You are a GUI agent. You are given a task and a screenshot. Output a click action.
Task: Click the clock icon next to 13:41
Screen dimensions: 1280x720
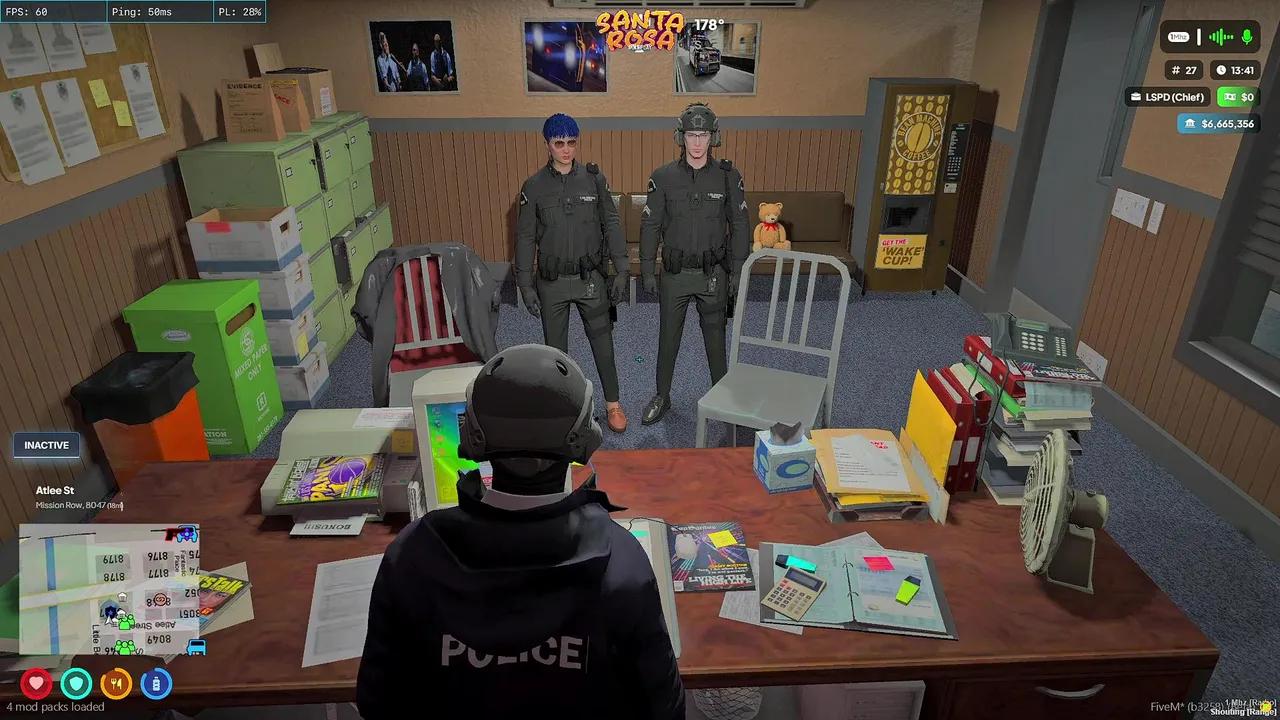click(x=1221, y=70)
